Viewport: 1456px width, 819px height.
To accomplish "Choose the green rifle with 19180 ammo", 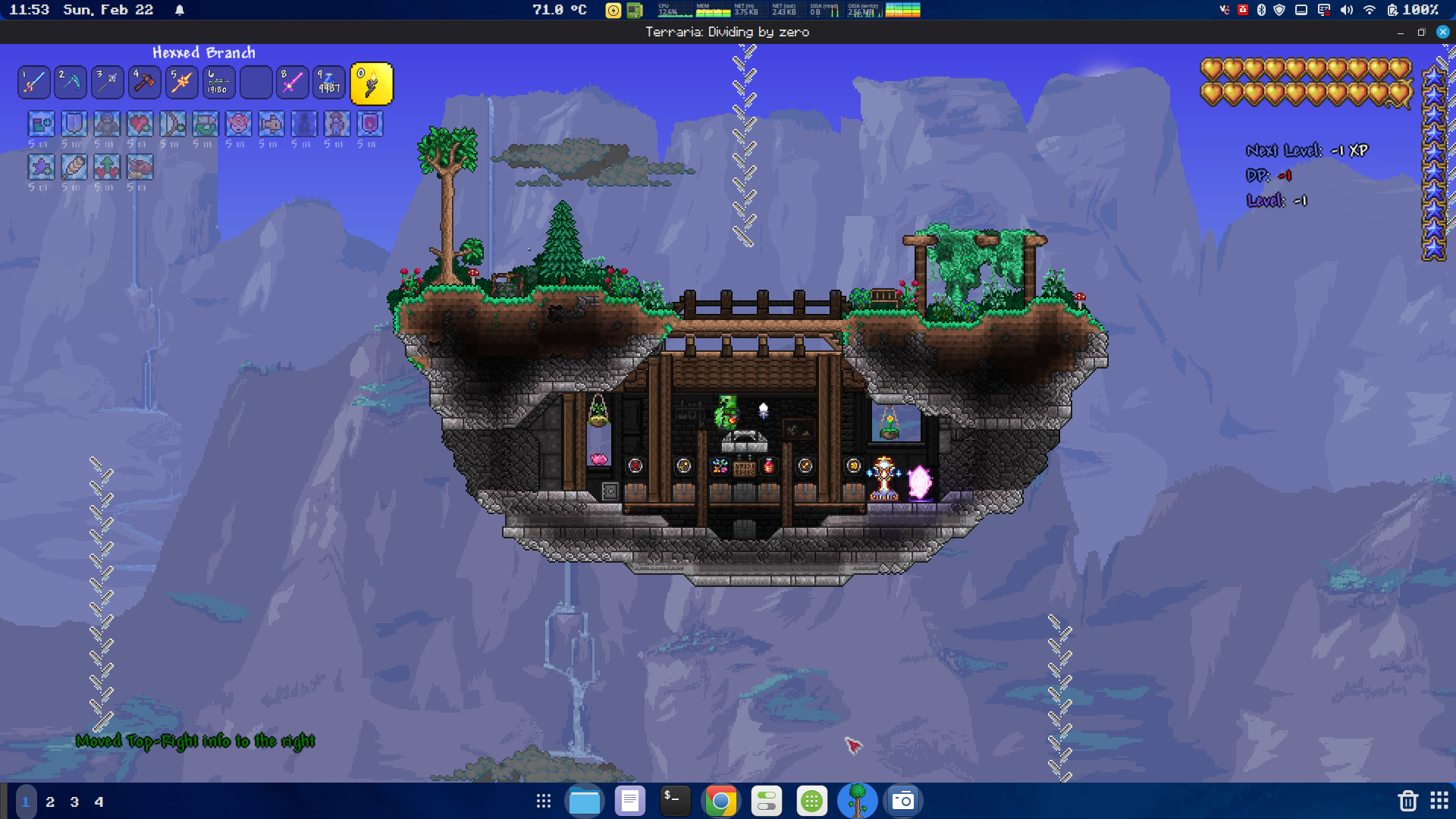I will point(218,83).
